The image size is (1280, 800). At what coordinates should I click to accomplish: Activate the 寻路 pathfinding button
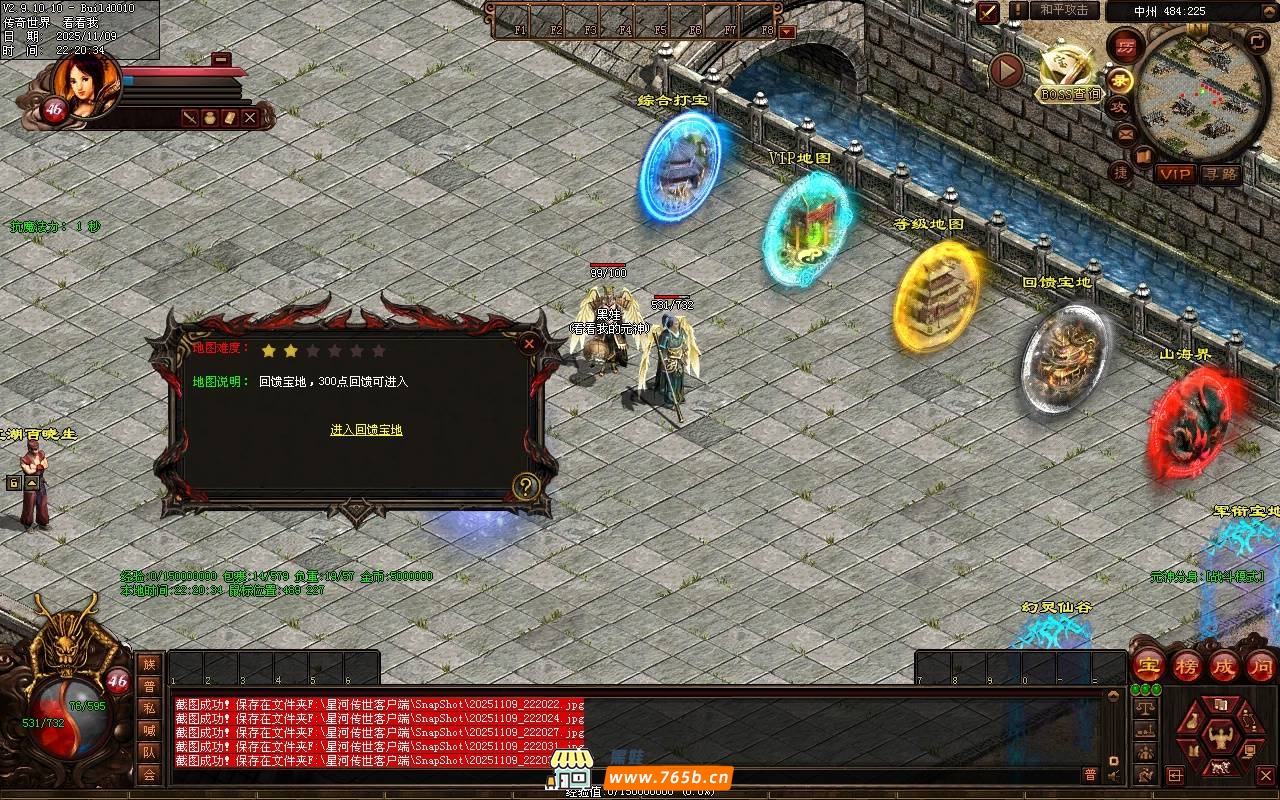[x=1220, y=174]
